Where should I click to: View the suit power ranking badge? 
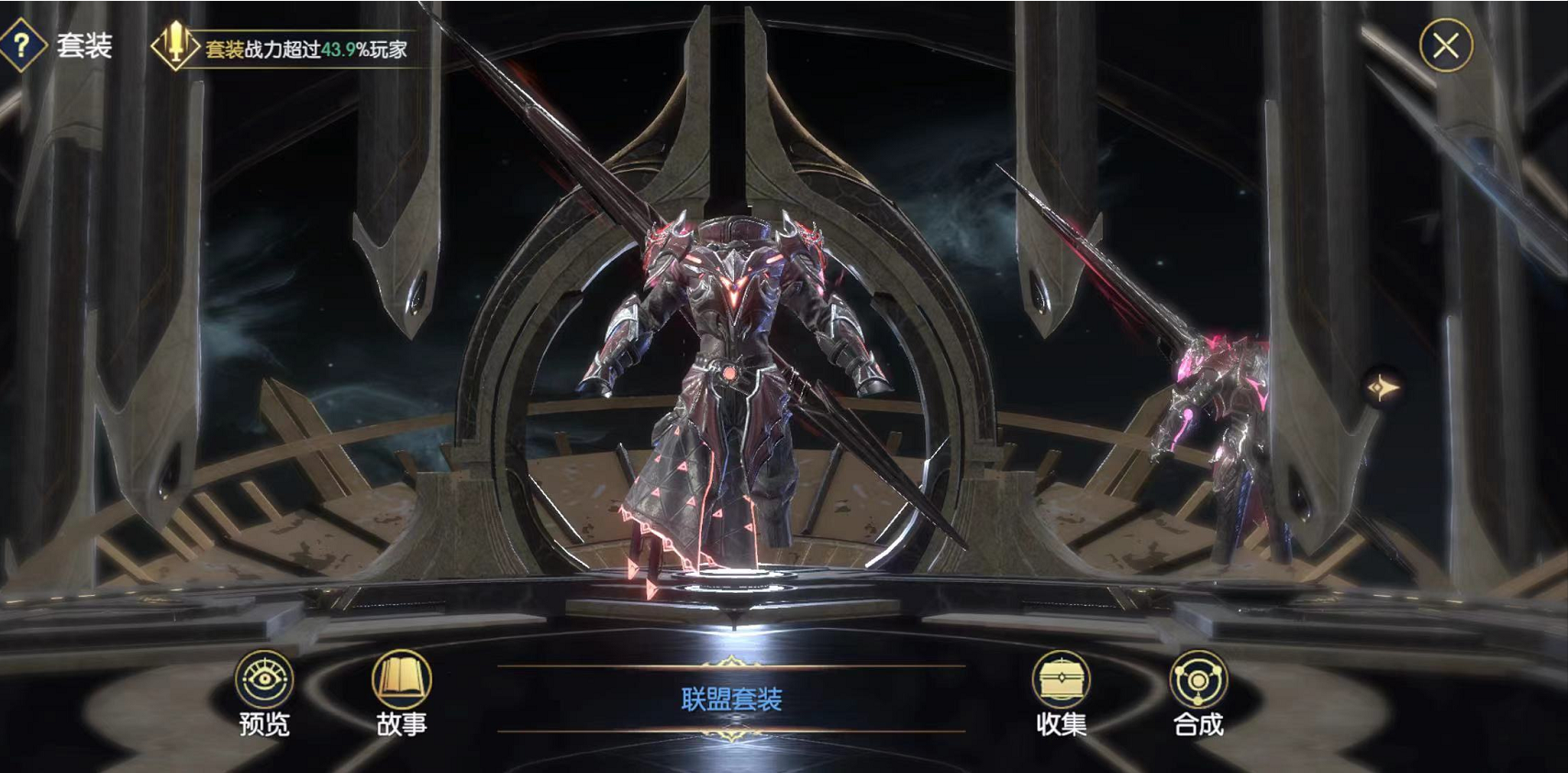[x=174, y=46]
